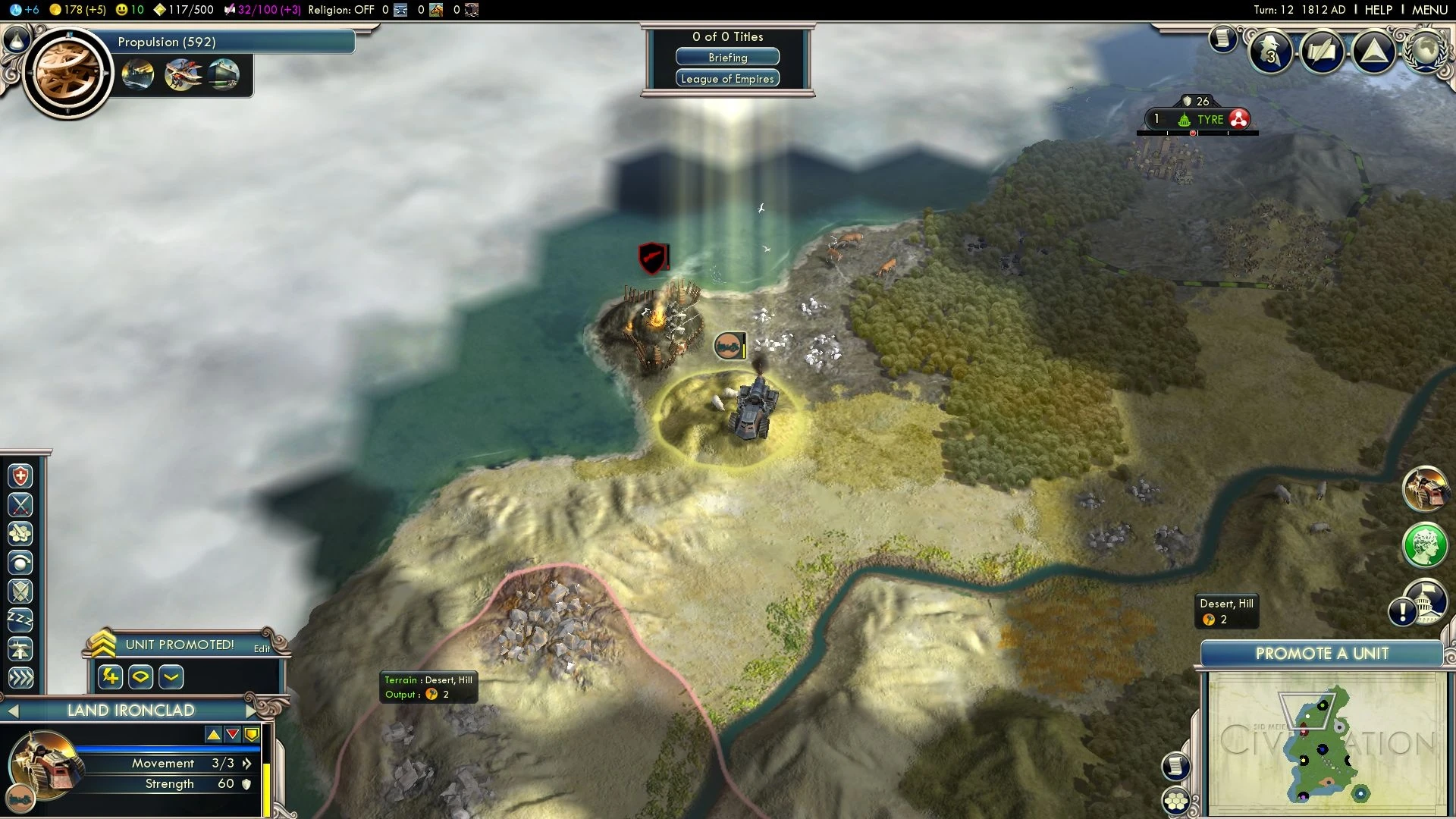Click the skip turn chevrons icon

[x=20, y=677]
